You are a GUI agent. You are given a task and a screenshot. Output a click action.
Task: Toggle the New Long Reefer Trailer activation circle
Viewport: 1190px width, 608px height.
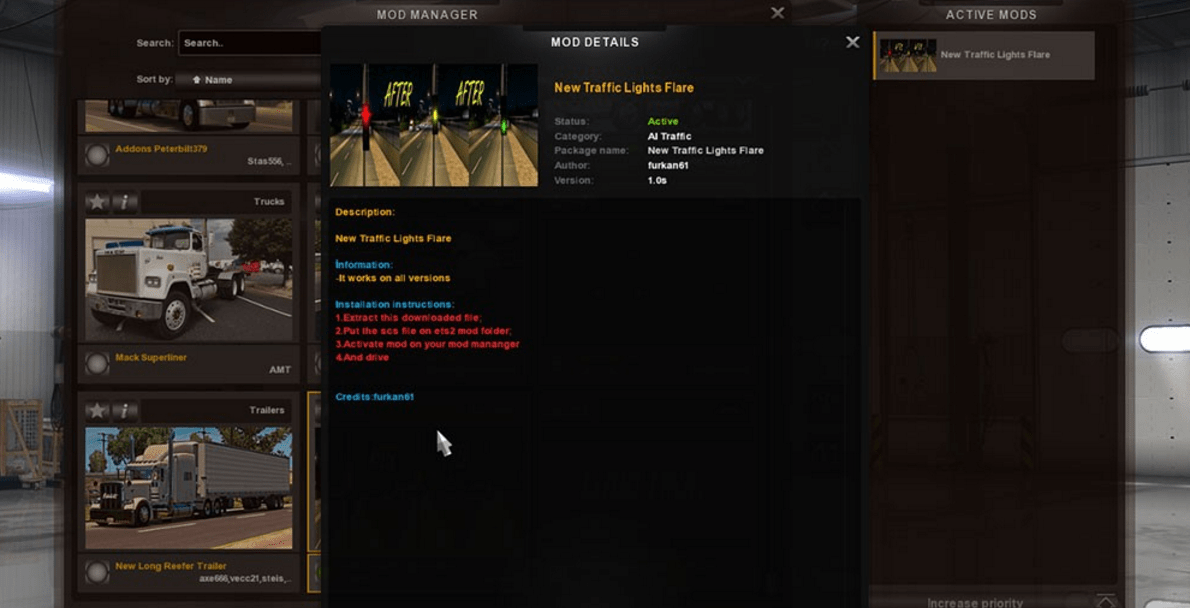[97, 572]
